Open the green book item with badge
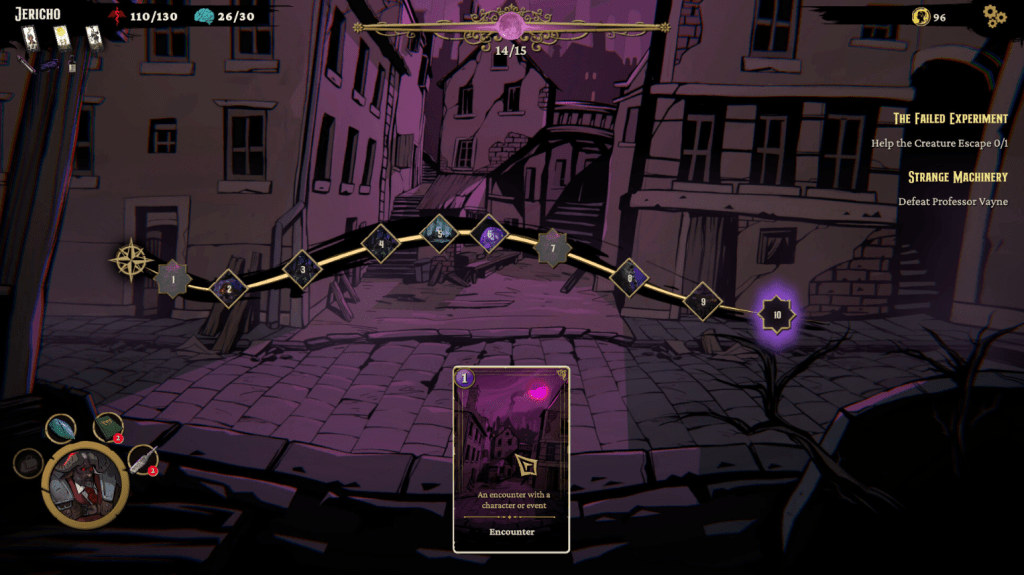Viewport: 1024px width, 575px height. [108, 427]
